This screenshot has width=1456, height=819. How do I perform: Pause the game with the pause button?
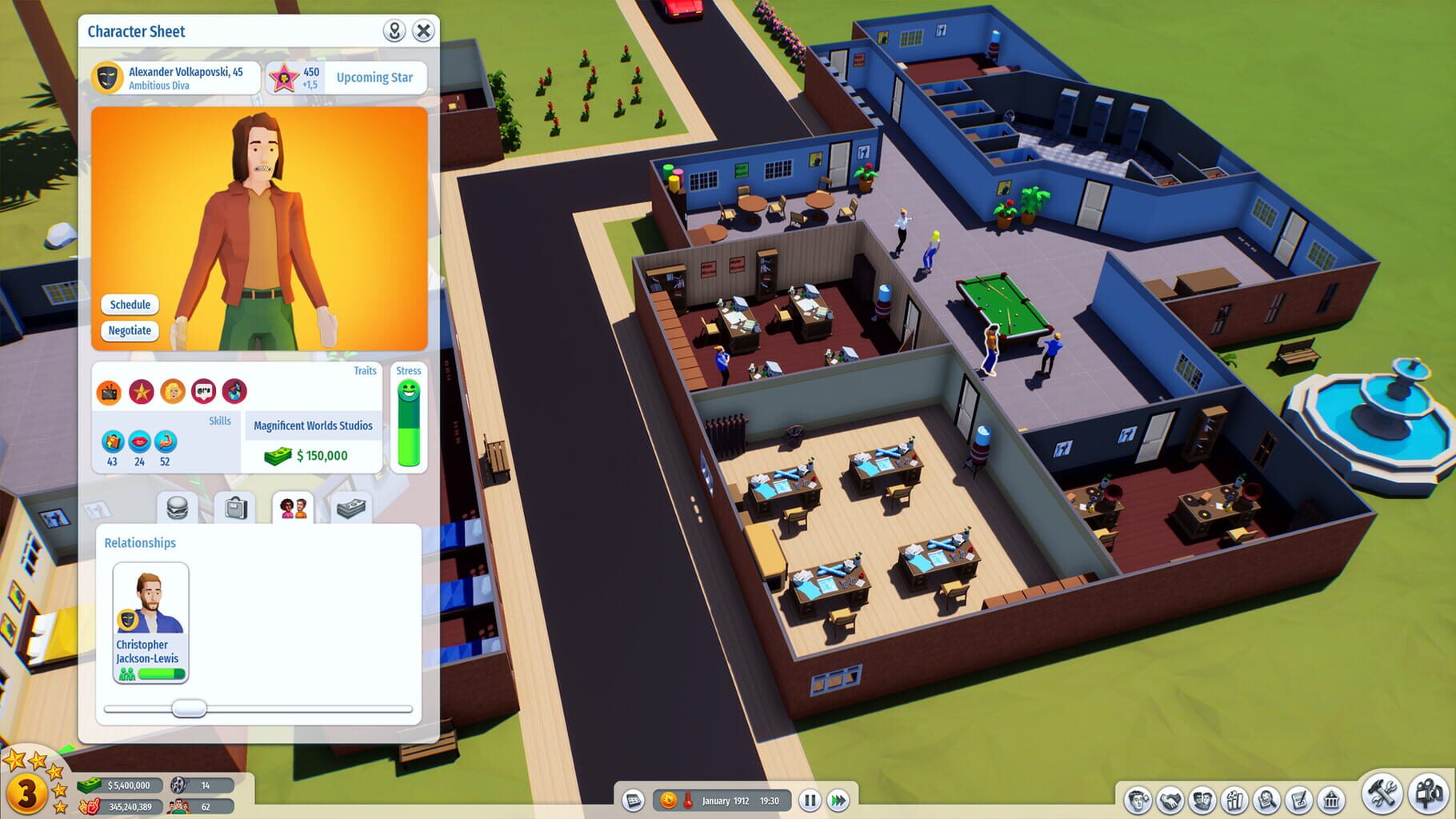(810, 800)
